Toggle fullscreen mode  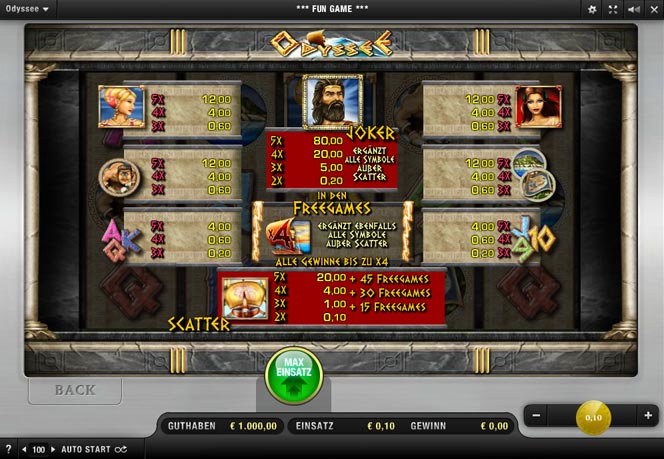pyautogui.click(x=613, y=9)
